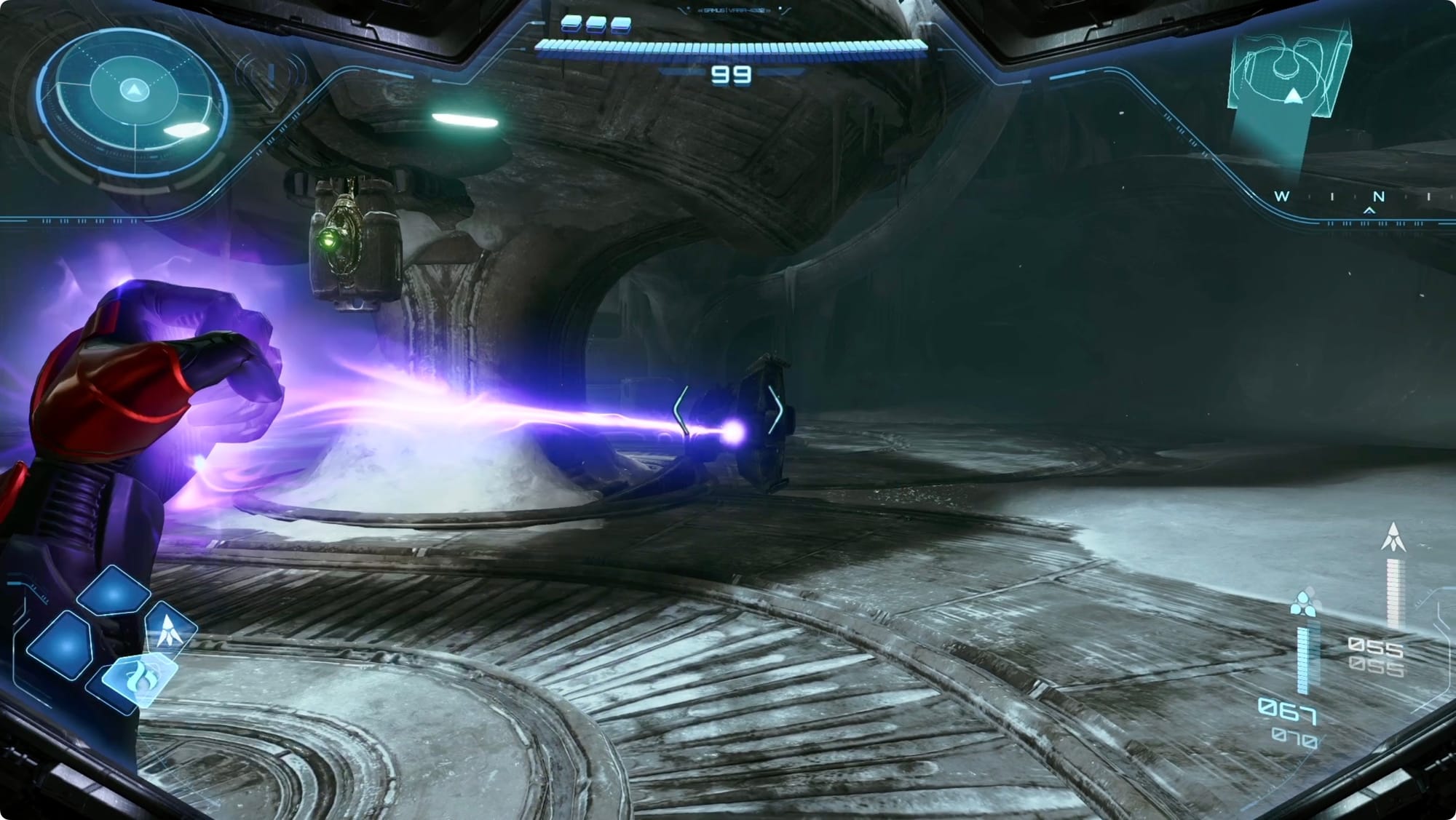Select the highlighted flame shot slot
Image resolution: width=1456 pixels, height=820 pixels.
pos(141,680)
